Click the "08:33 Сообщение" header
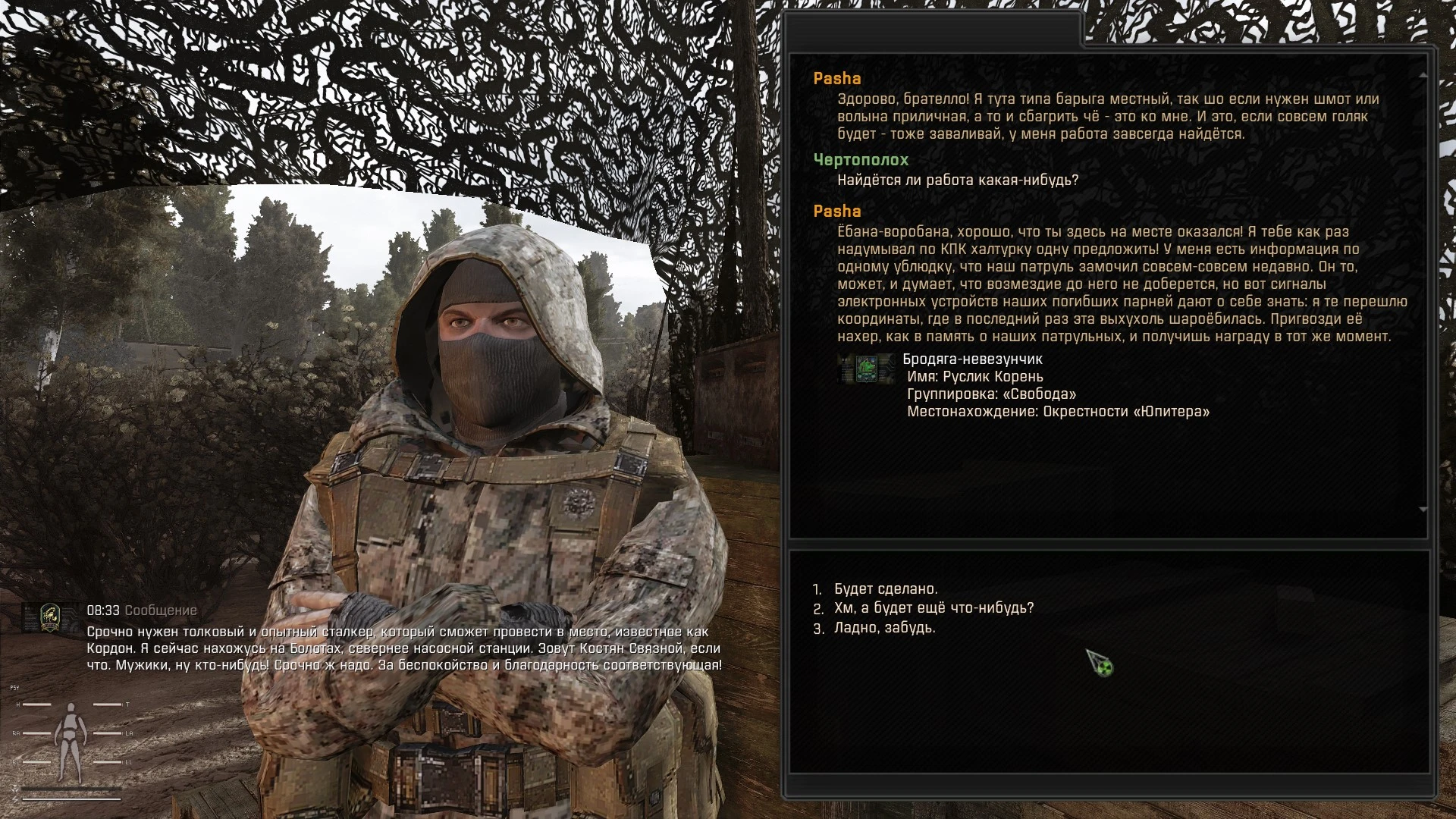The image size is (1456, 819). (140, 608)
